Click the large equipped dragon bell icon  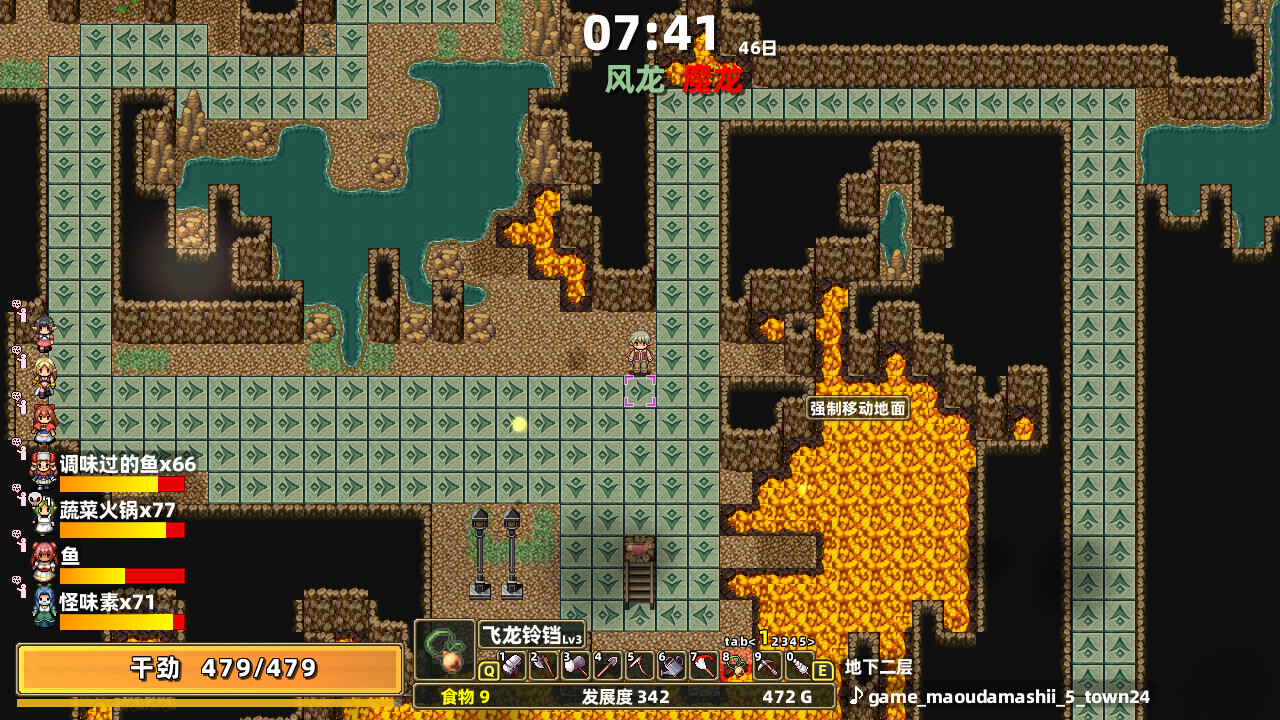pos(445,650)
